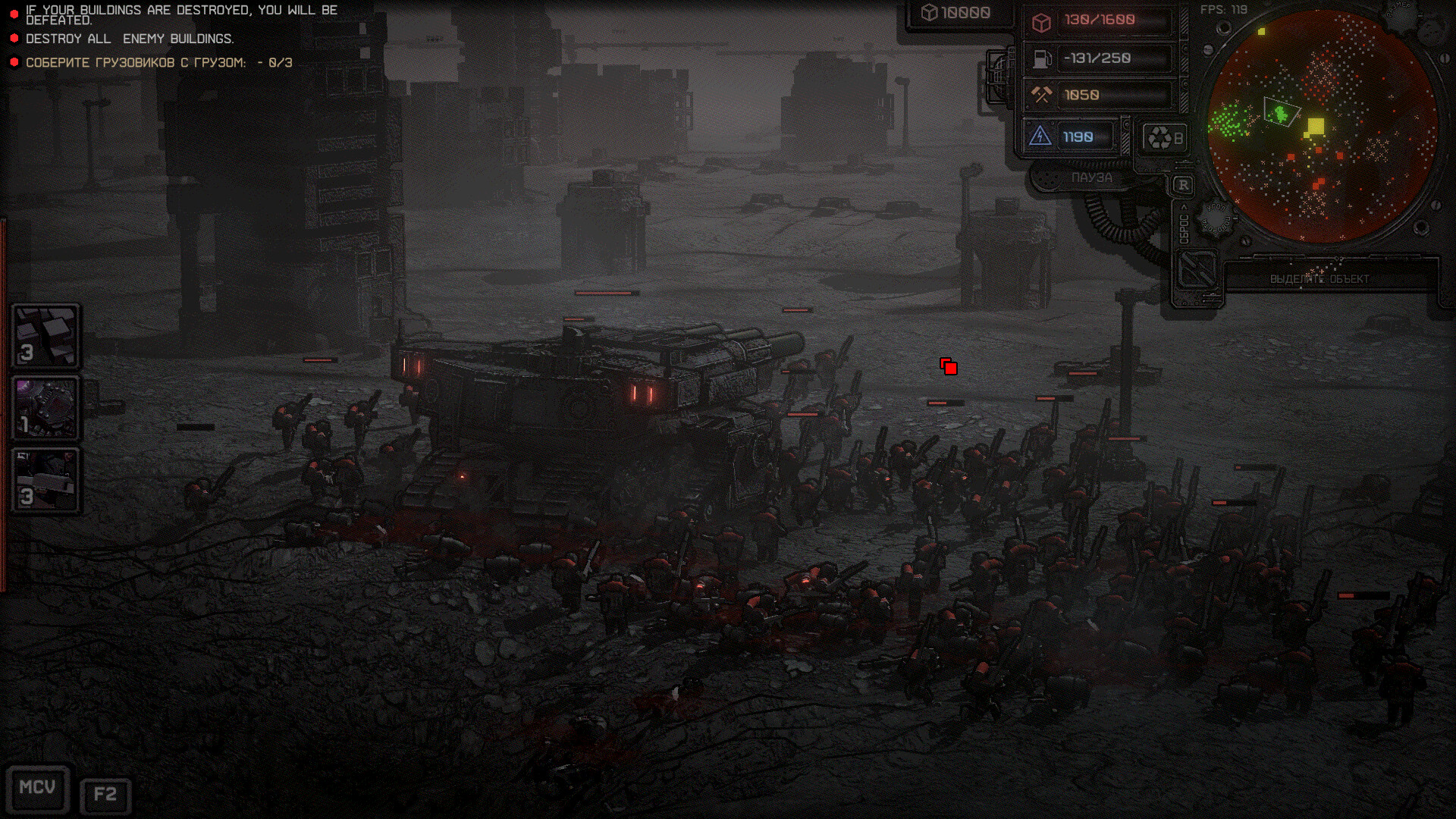Open the F2 command menu
This screenshot has height=819, width=1456.
click(106, 794)
